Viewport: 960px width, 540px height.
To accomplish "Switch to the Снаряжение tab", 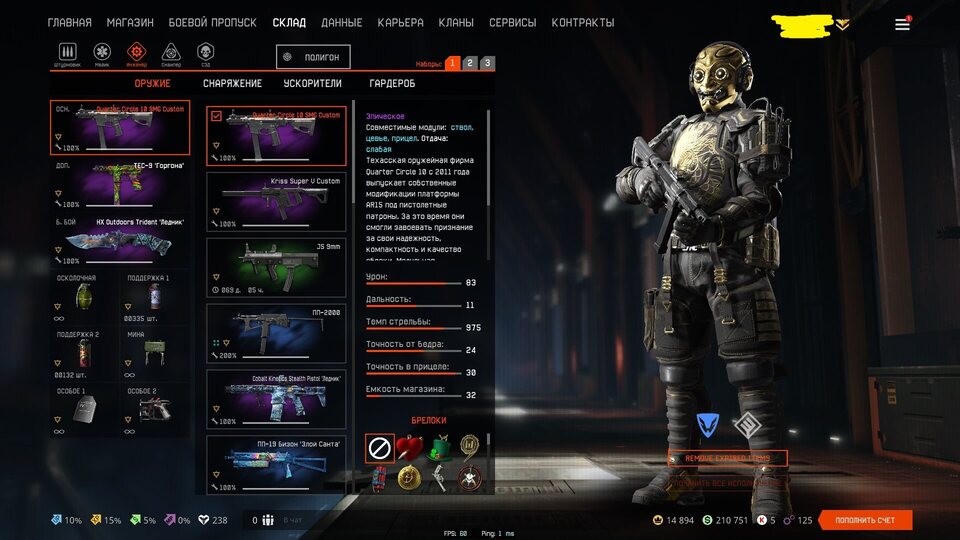I will point(232,83).
